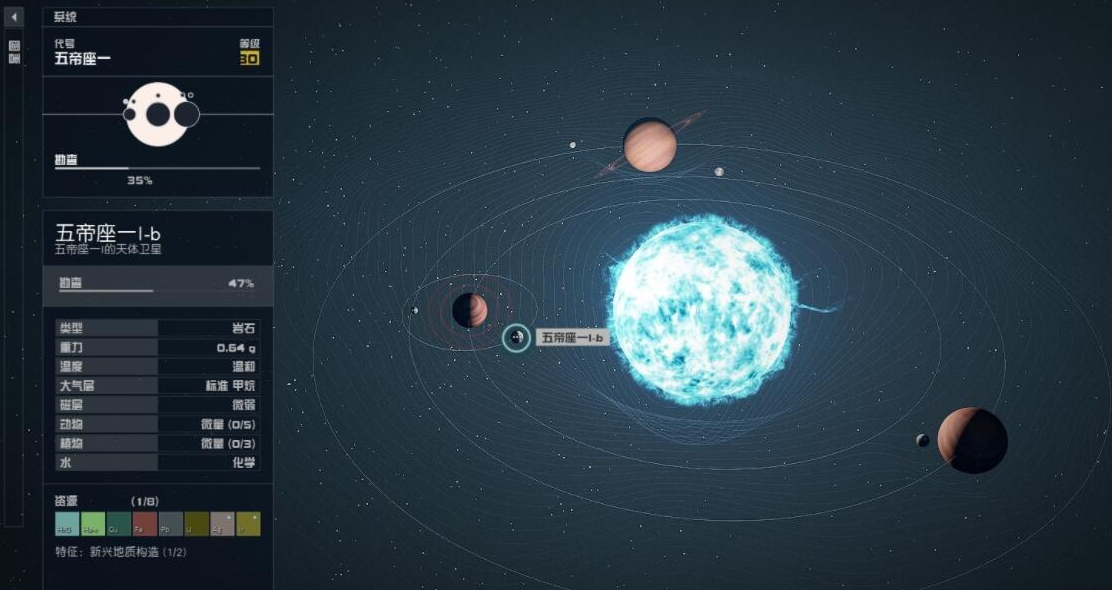Choose the glowing blue star 五帝座一
This screenshot has height=590, width=1112.
[703, 309]
